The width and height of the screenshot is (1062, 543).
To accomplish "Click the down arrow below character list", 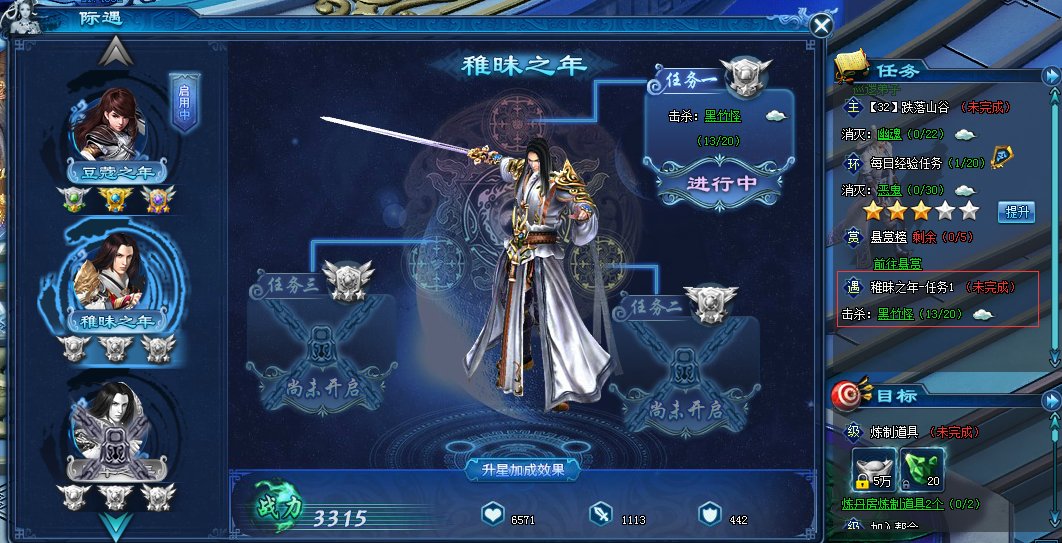I will tap(116, 524).
